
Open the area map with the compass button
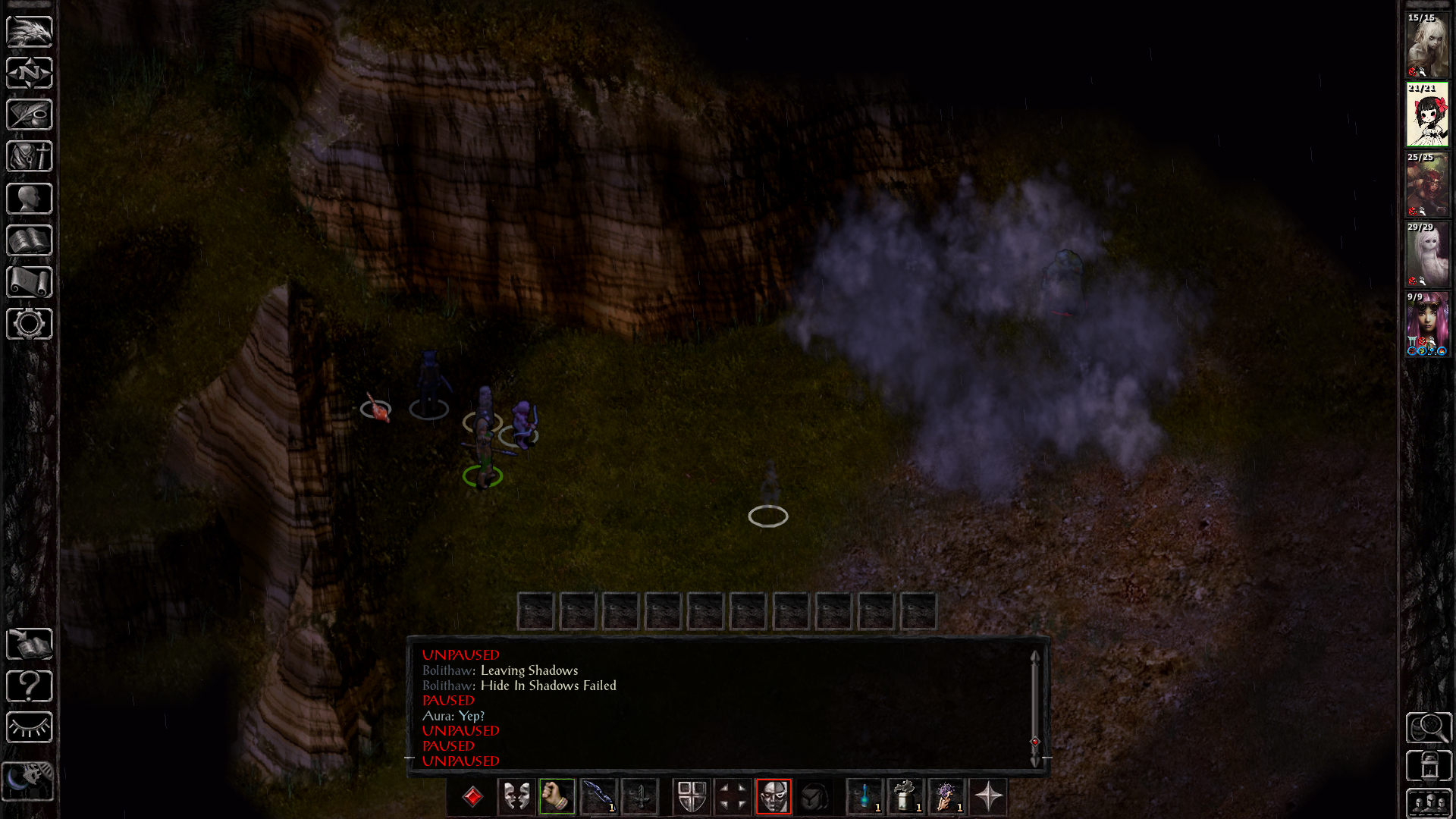[30, 73]
